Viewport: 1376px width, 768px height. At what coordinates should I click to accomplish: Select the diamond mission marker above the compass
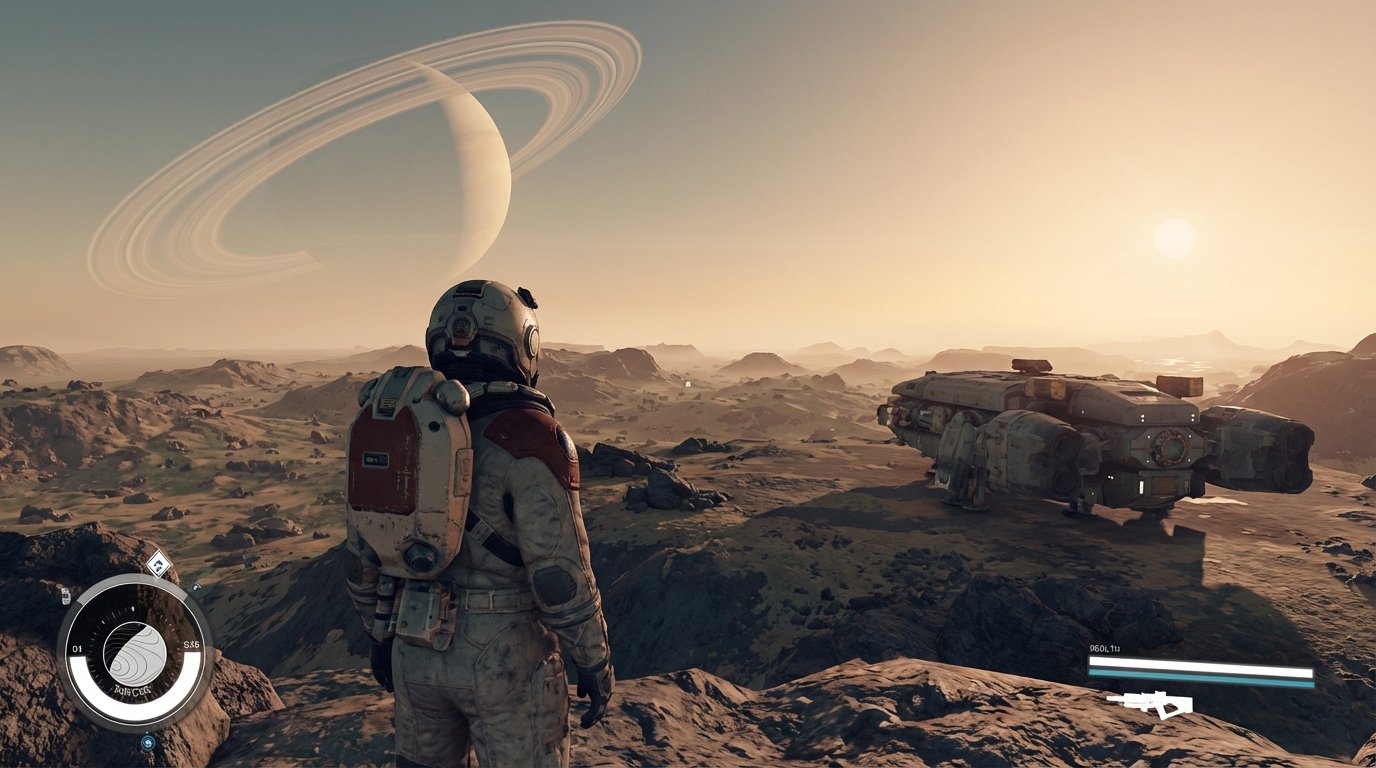tap(157, 564)
